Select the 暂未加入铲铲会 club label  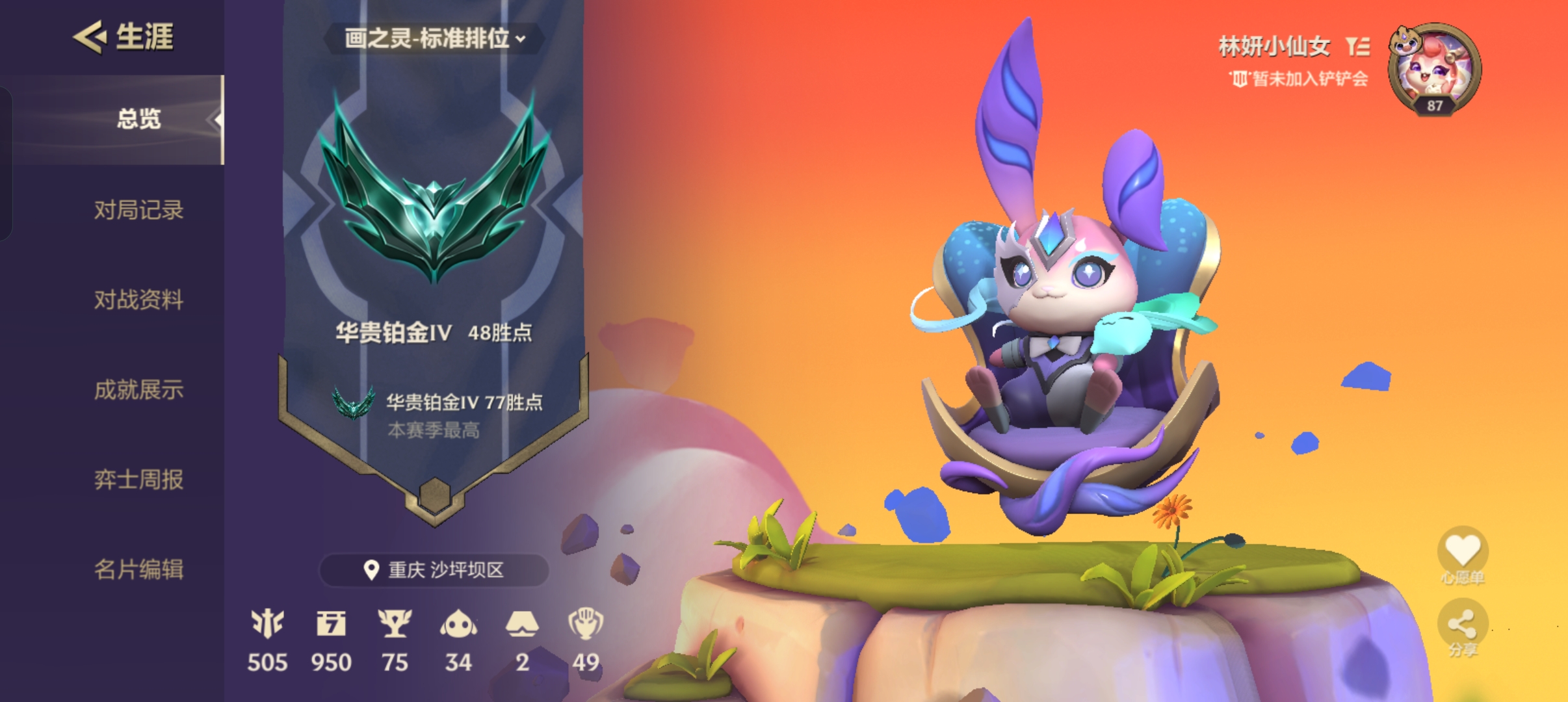1299,79
